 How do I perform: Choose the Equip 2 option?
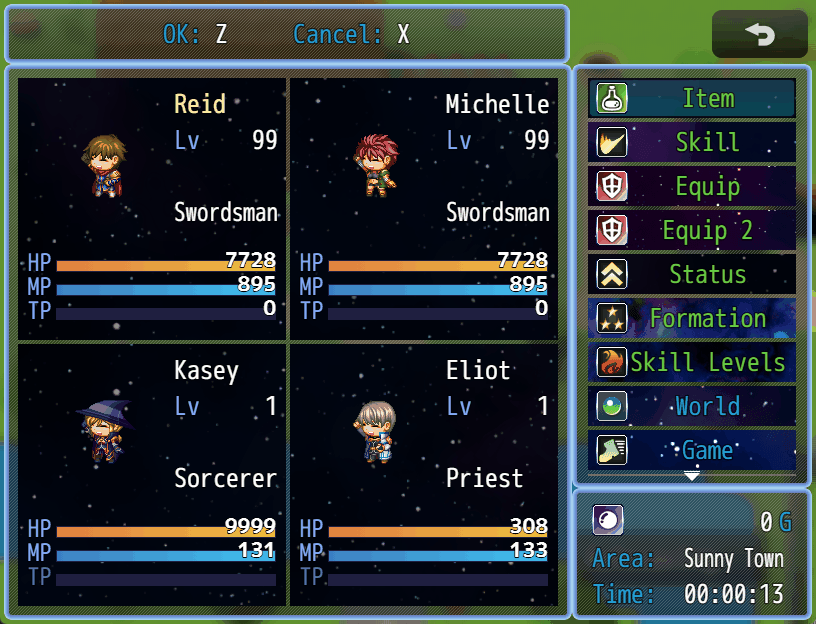692,230
